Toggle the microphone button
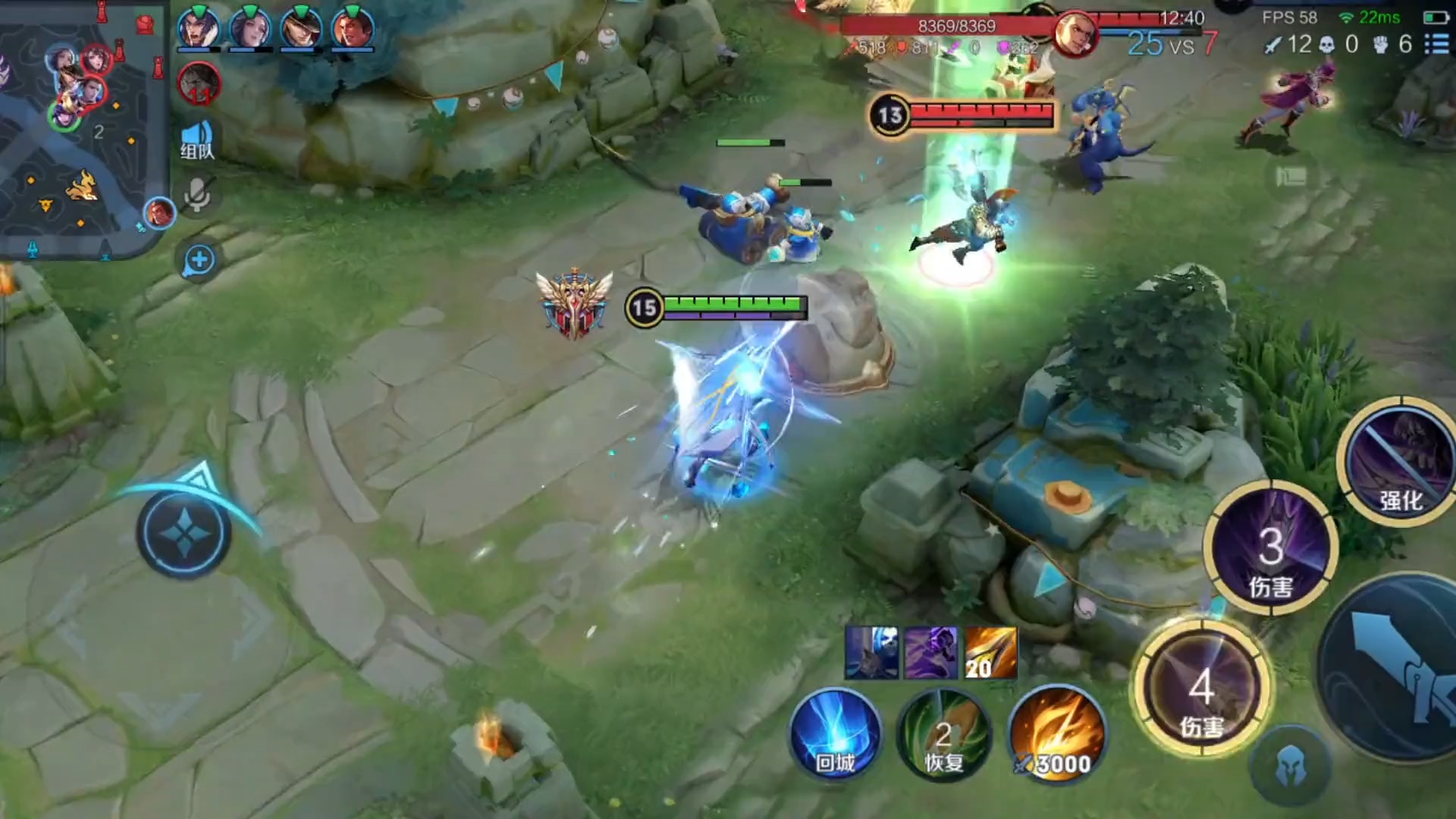 pos(197,194)
